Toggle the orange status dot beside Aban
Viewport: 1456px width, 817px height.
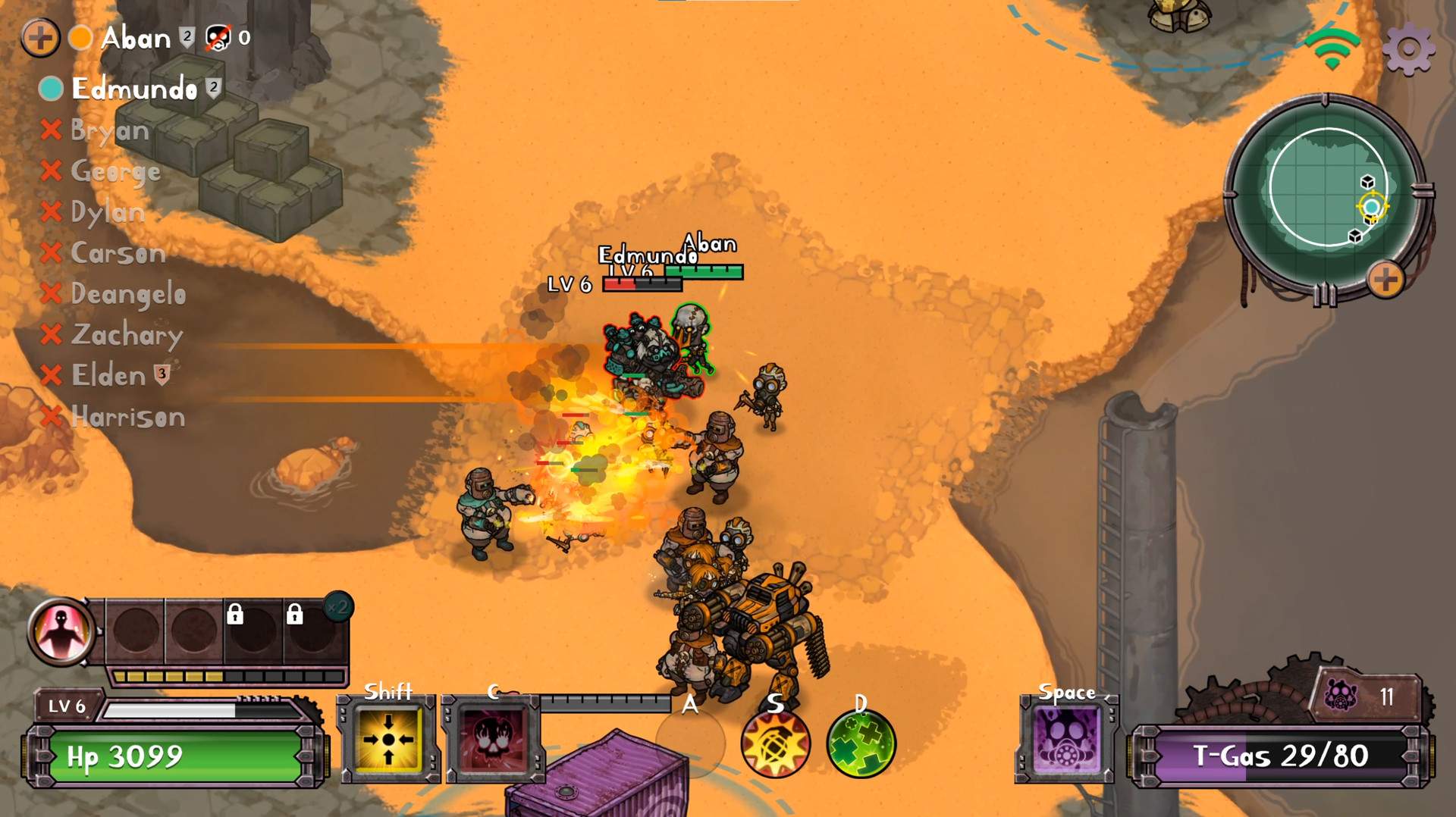[x=81, y=36]
